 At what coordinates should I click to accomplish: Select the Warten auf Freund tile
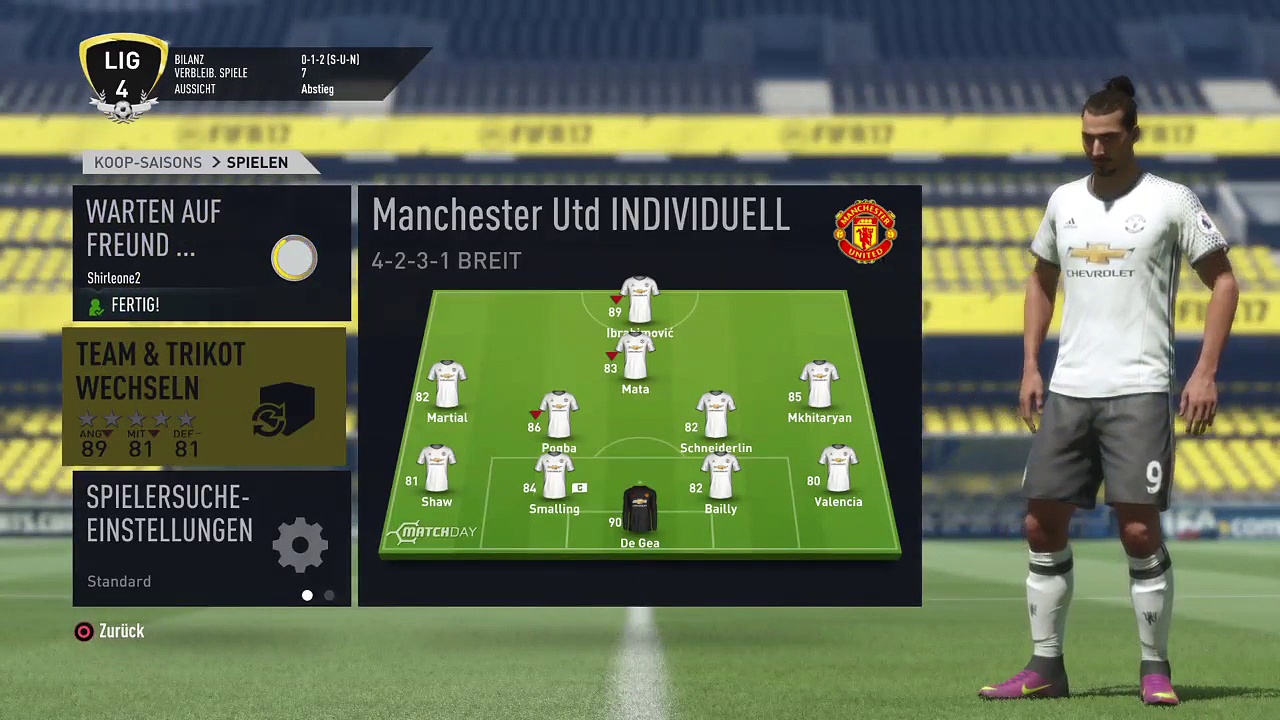pyautogui.click(x=211, y=252)
